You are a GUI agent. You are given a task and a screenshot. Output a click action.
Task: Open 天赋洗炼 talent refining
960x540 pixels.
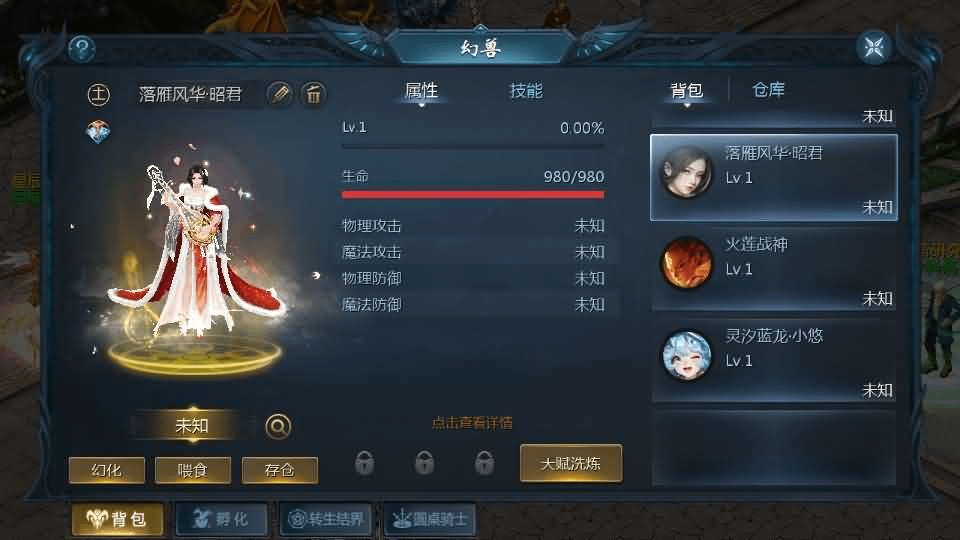pyautogui.click(x=571, y=463)
